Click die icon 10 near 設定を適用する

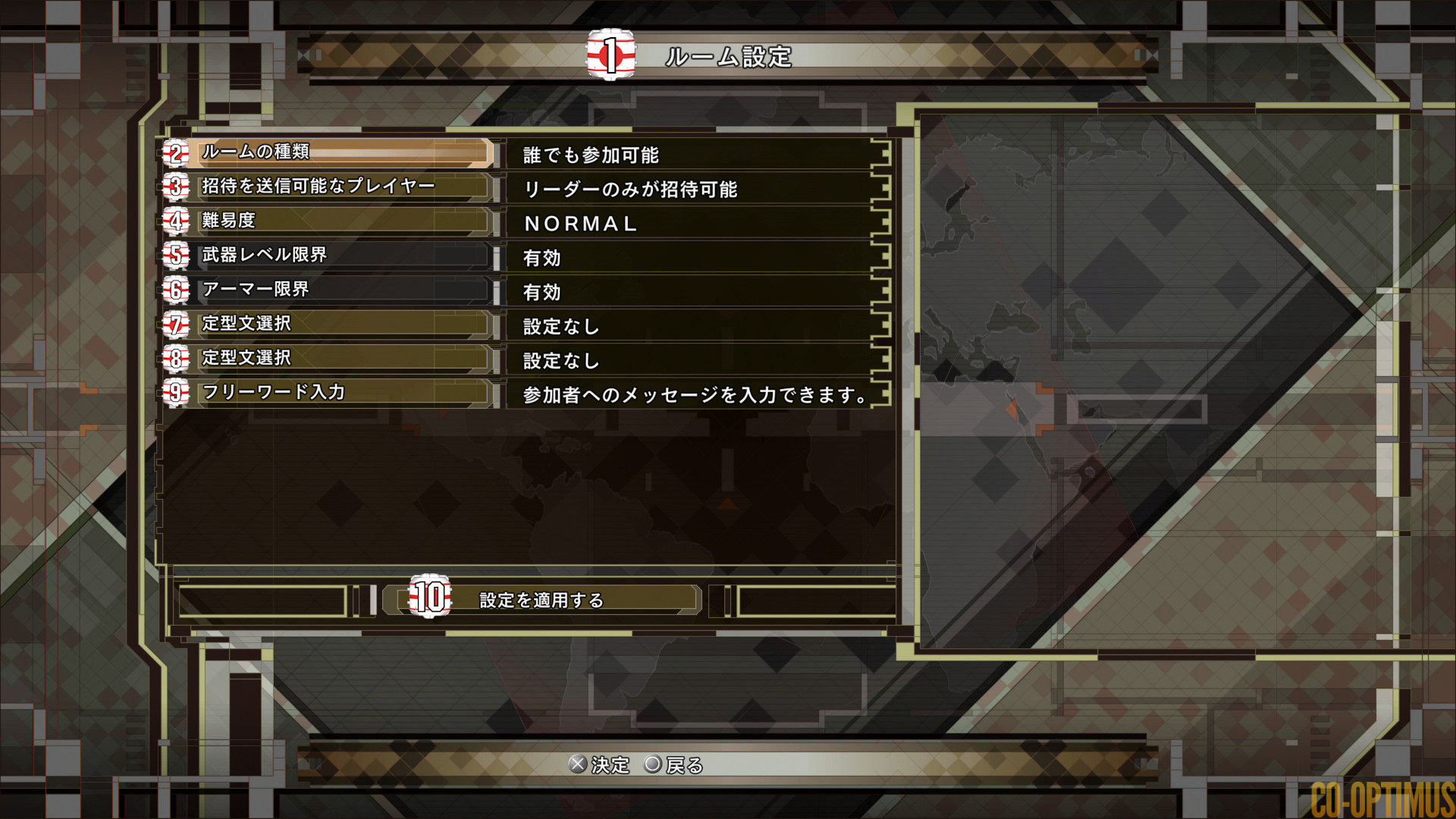tap(429, 598)
